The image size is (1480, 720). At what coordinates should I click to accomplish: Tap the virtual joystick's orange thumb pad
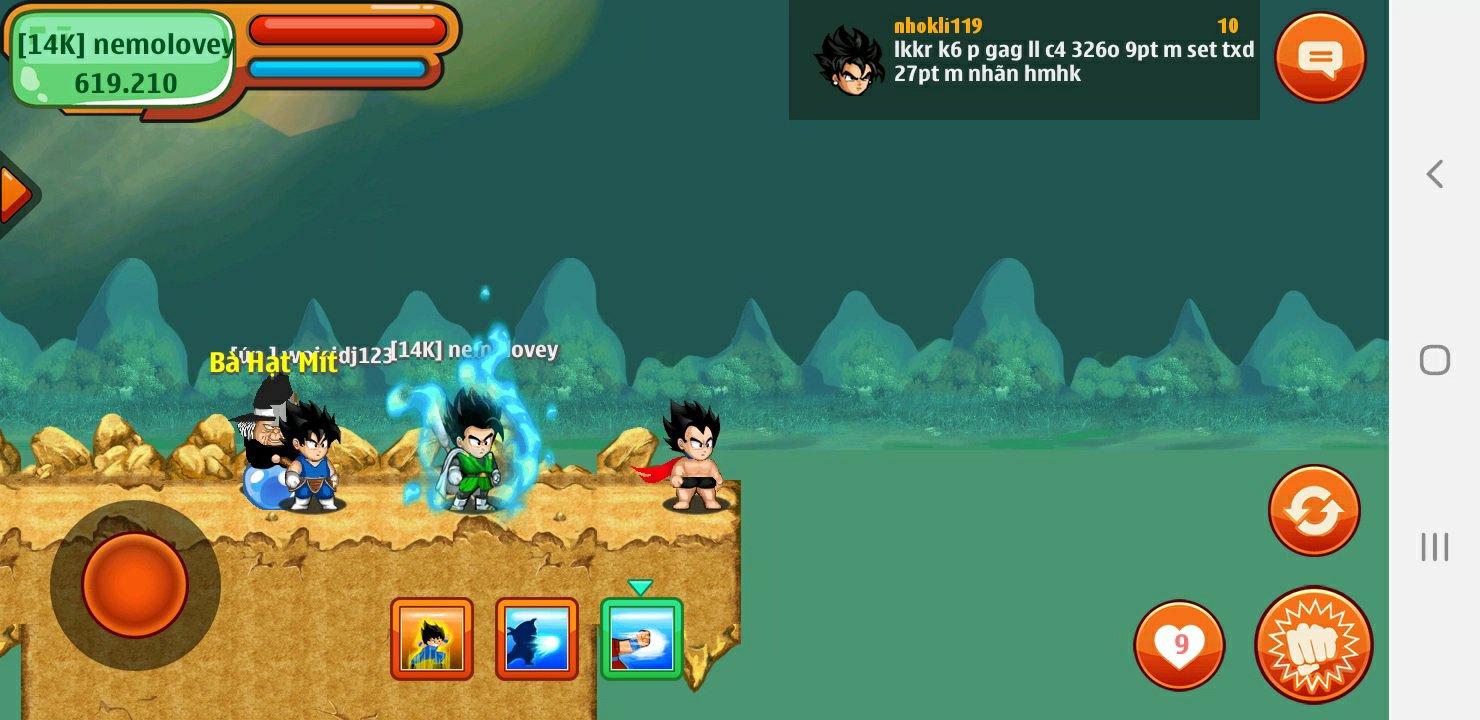[135, 585]
